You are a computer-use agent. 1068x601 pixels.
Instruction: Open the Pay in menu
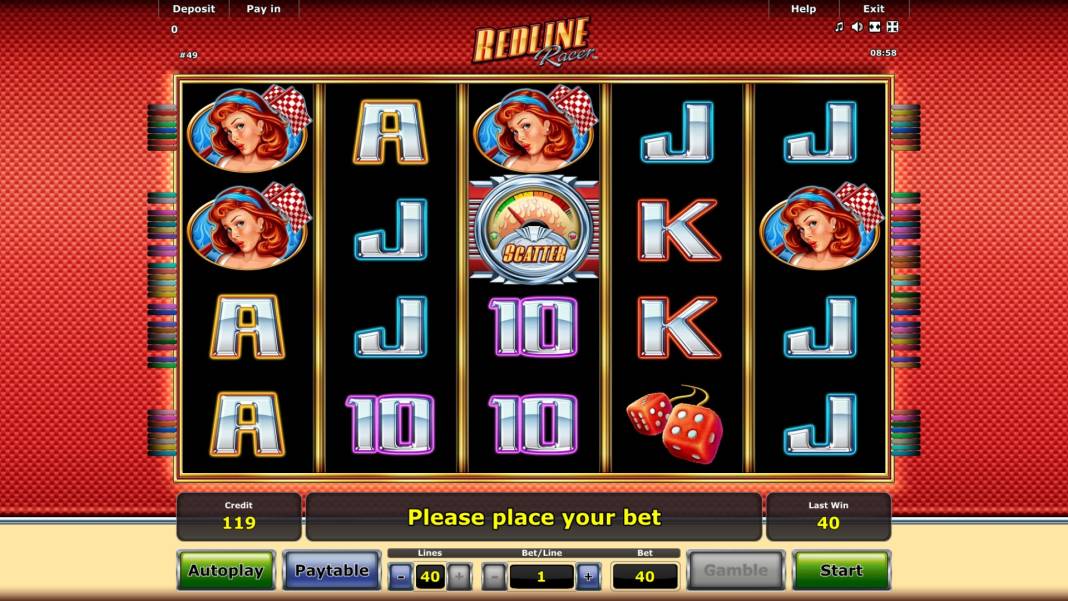click(x=263, y=9)
